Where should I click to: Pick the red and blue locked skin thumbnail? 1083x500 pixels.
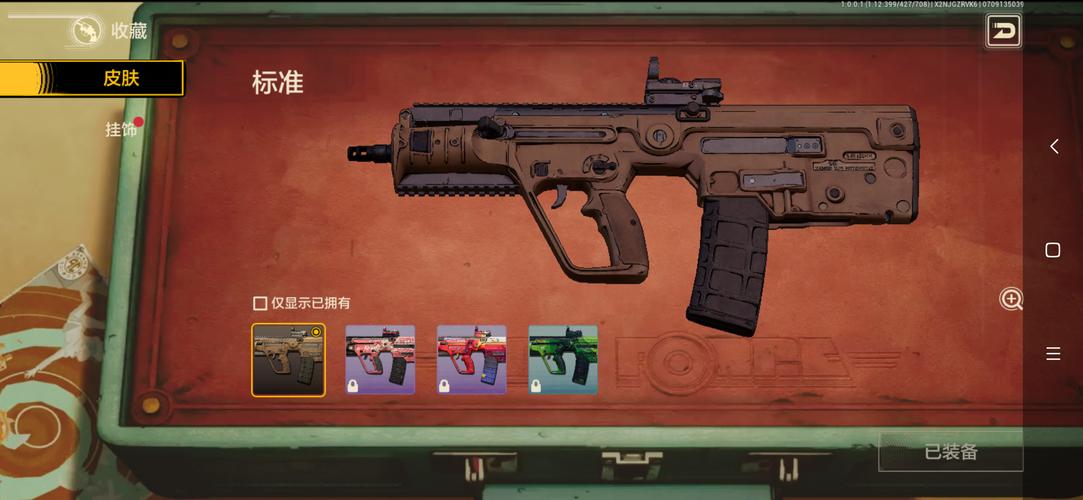click(472, 360)
